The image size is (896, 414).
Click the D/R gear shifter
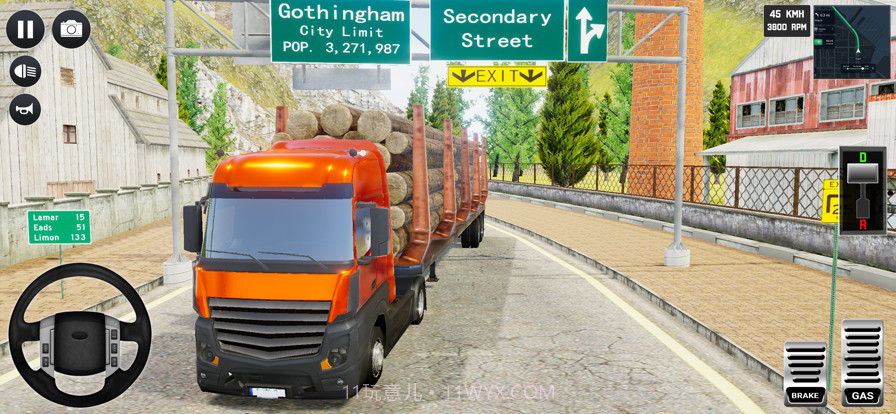862,190
